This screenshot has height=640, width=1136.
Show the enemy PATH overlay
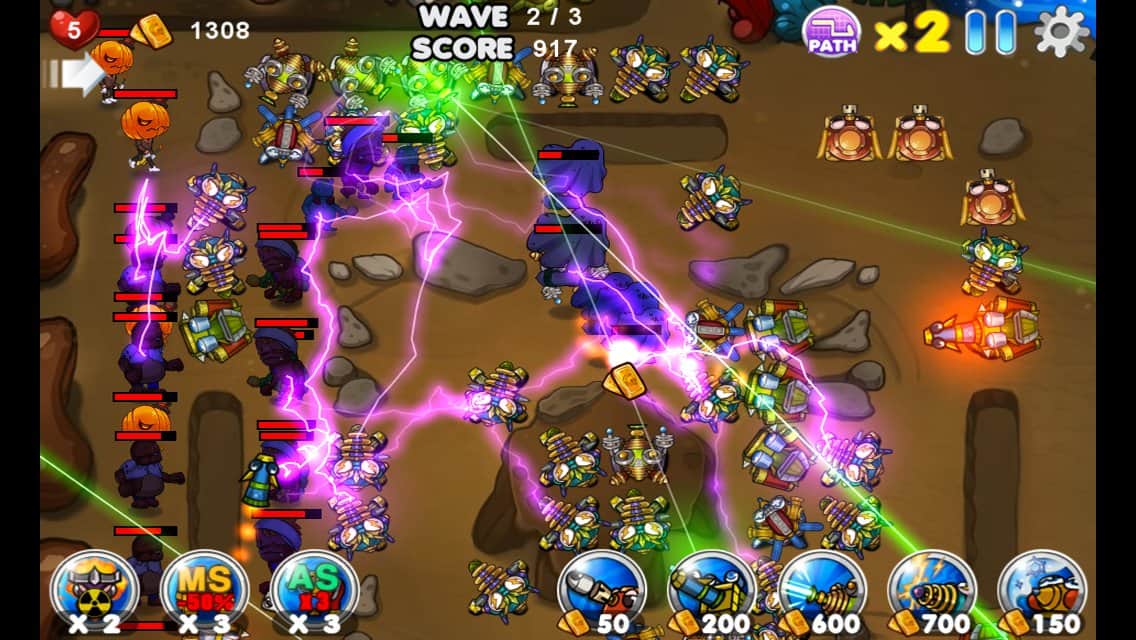[832, 31]
